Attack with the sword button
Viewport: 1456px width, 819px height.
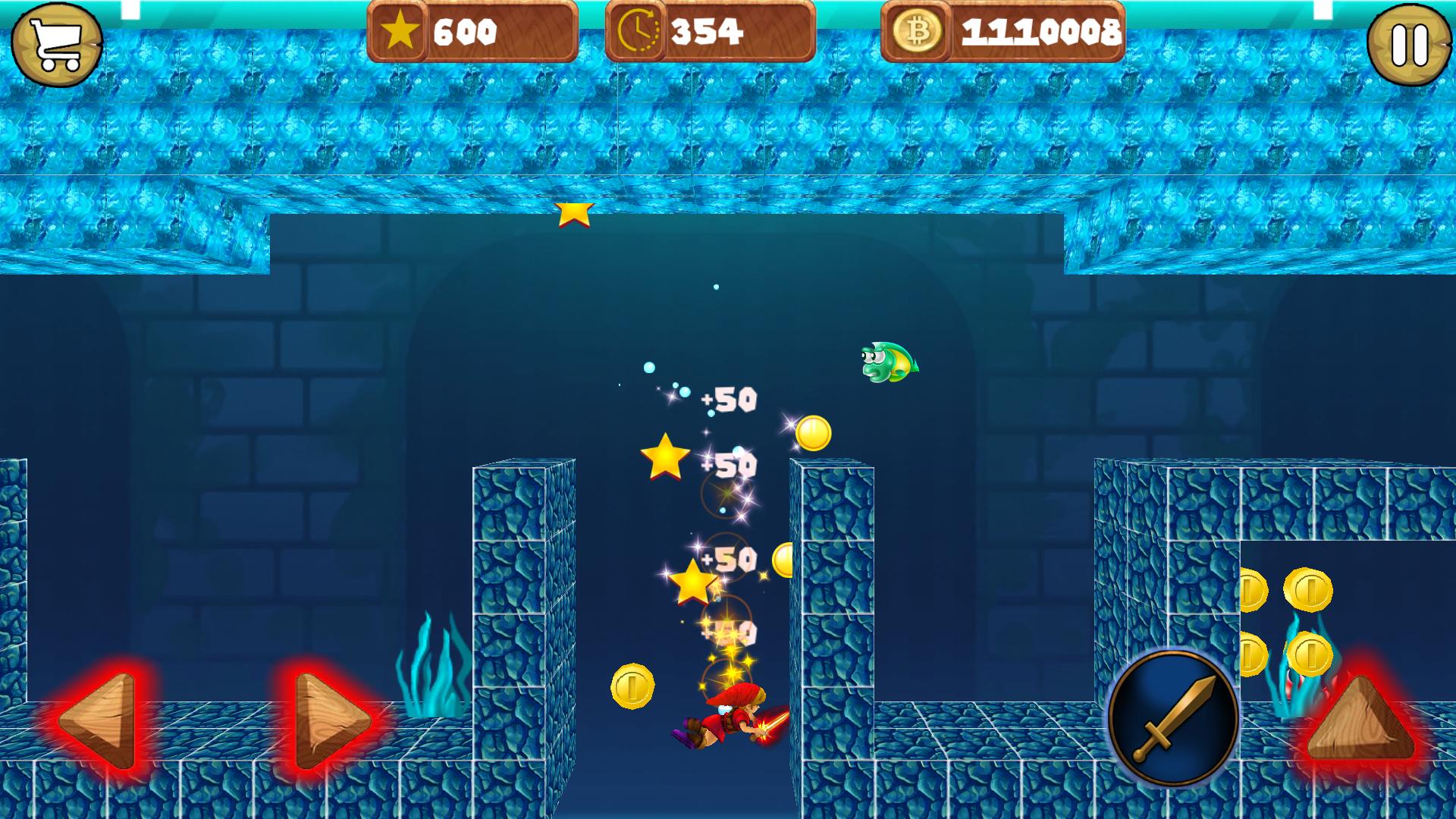pos(1172,717)
